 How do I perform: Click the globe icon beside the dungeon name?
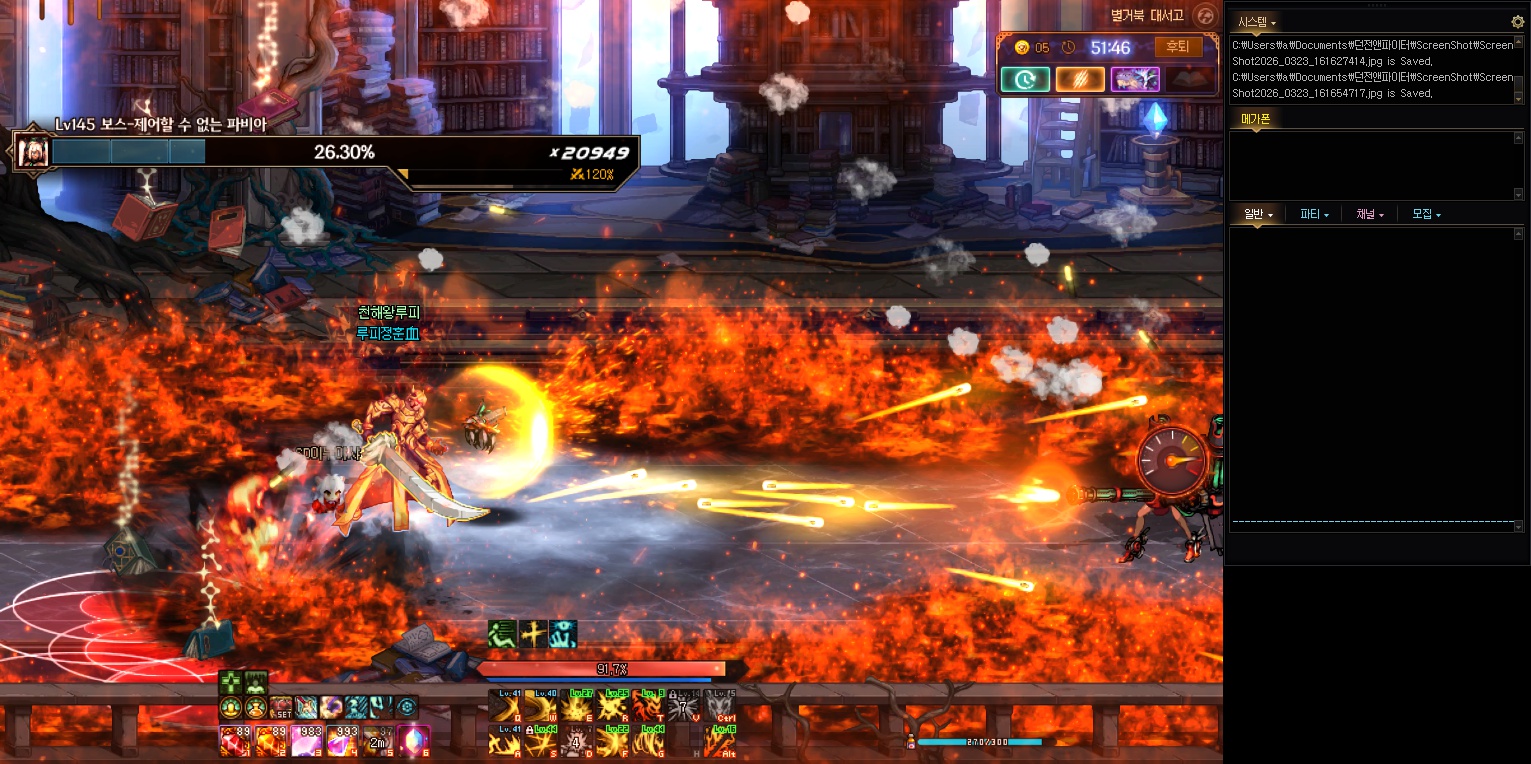[1206, 15]
